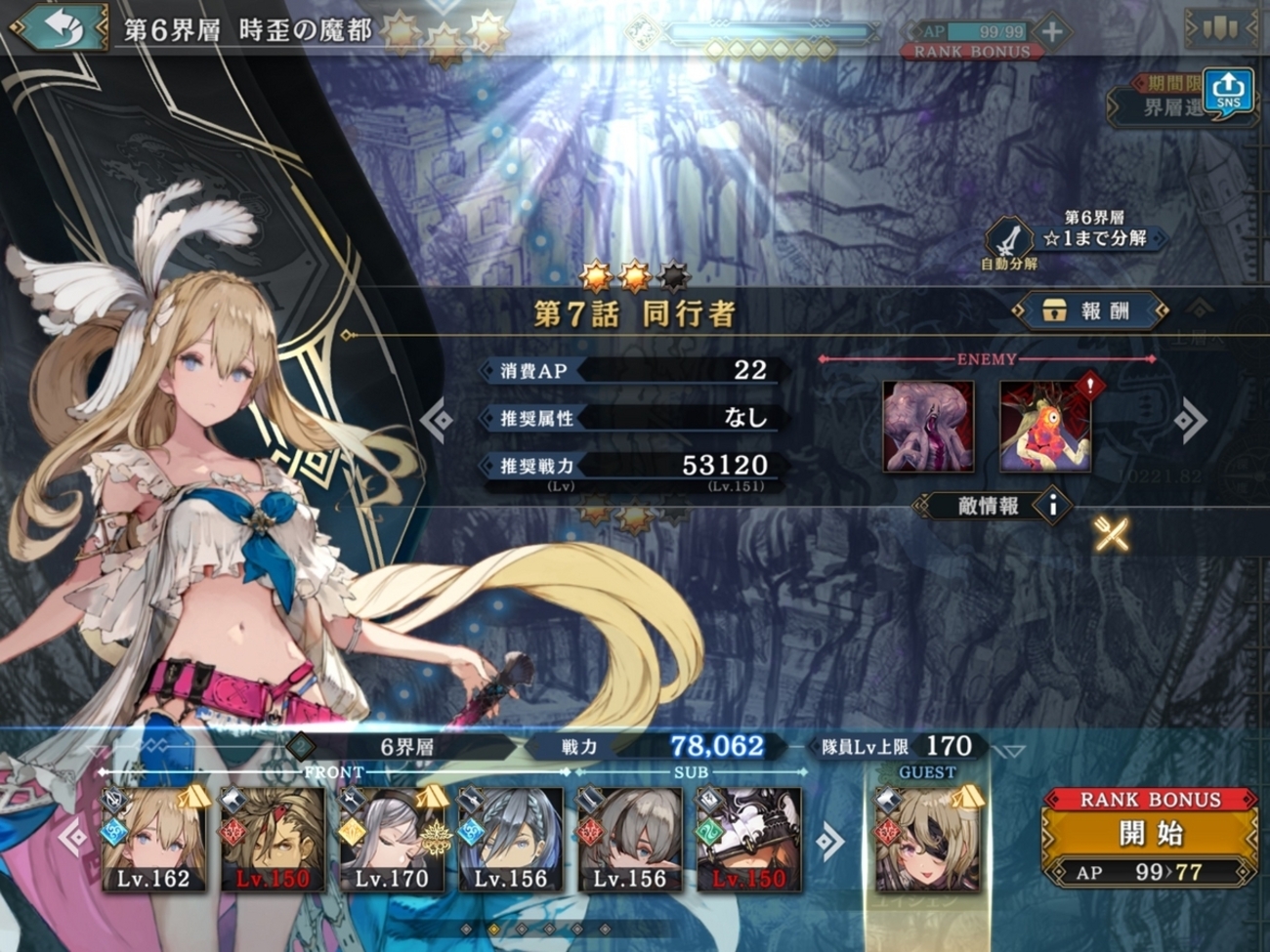Select the Lv.162 blonde front member
Viewport: 1270px width, 952px height.
(x=154, y=840)
